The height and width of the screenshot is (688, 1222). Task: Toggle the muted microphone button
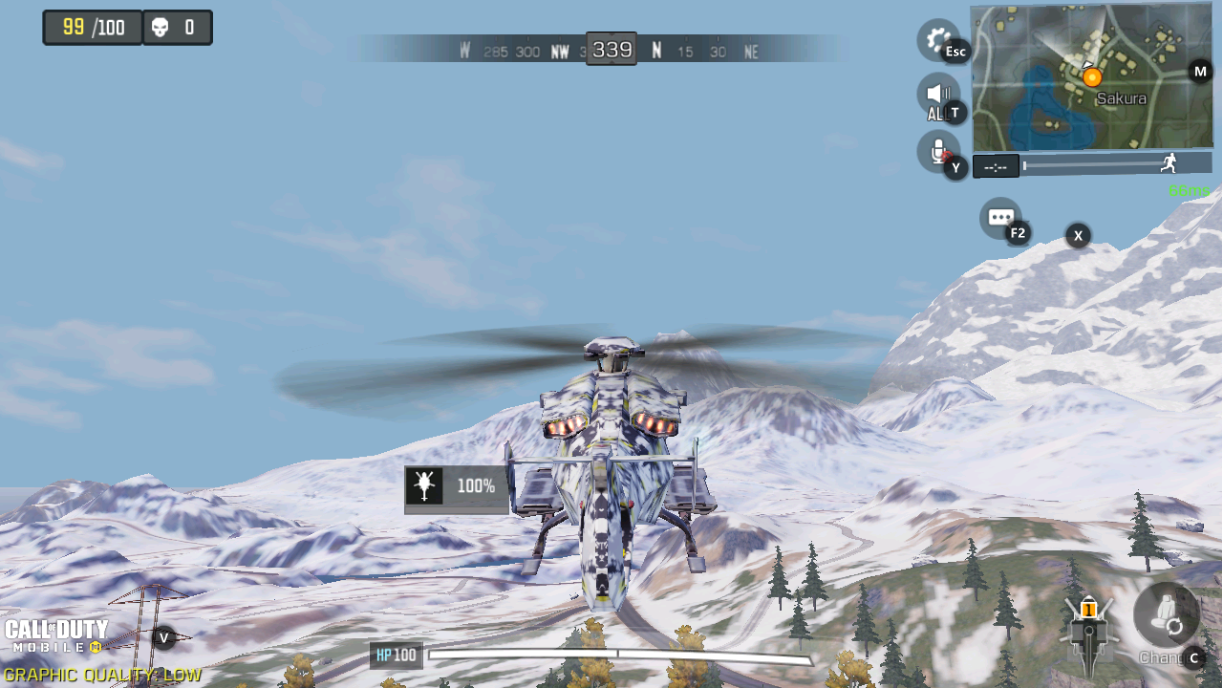point(937,151)
